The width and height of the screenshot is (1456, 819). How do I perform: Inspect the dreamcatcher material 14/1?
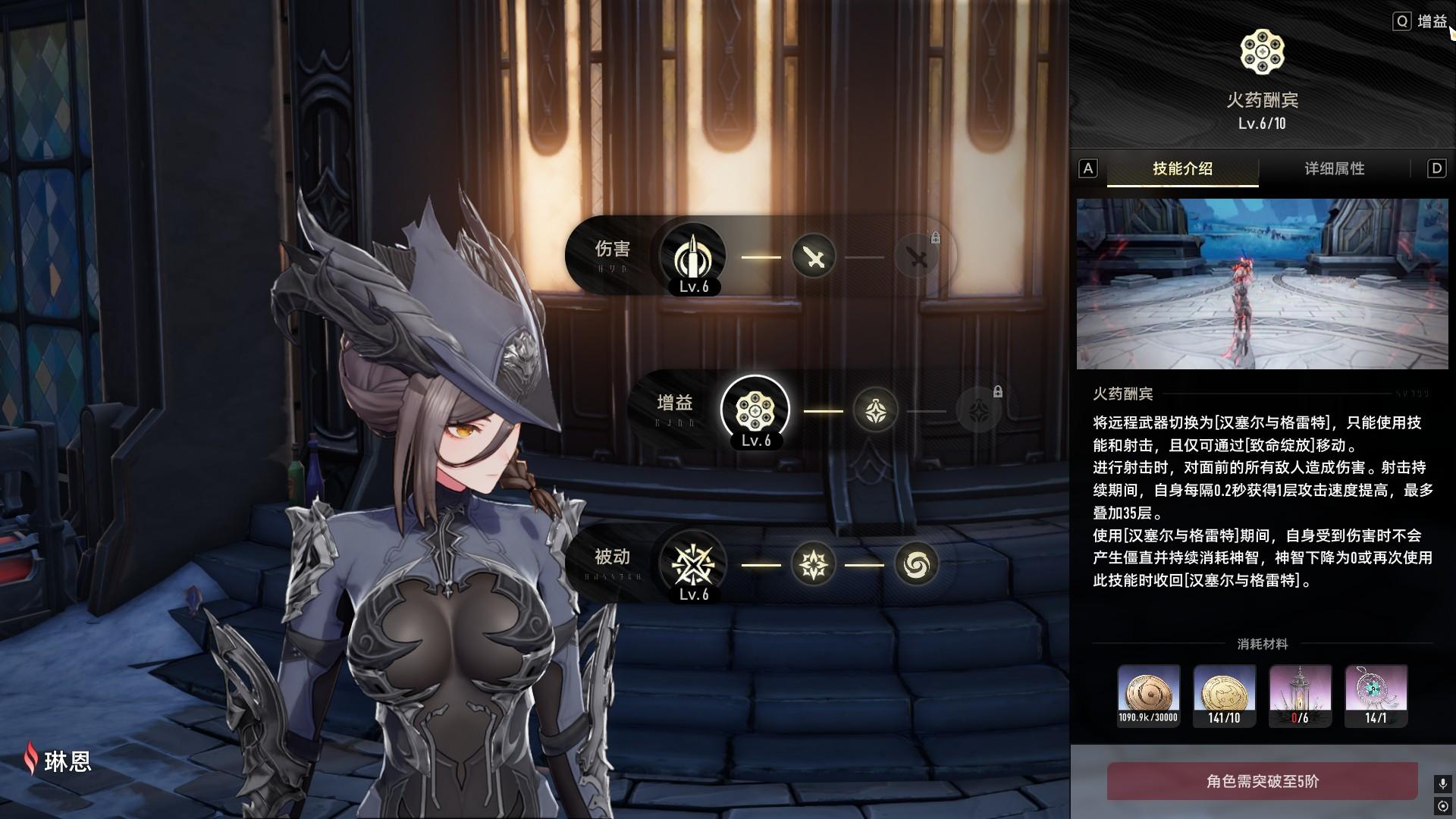pyautogui.click(x=1376, y=695)
